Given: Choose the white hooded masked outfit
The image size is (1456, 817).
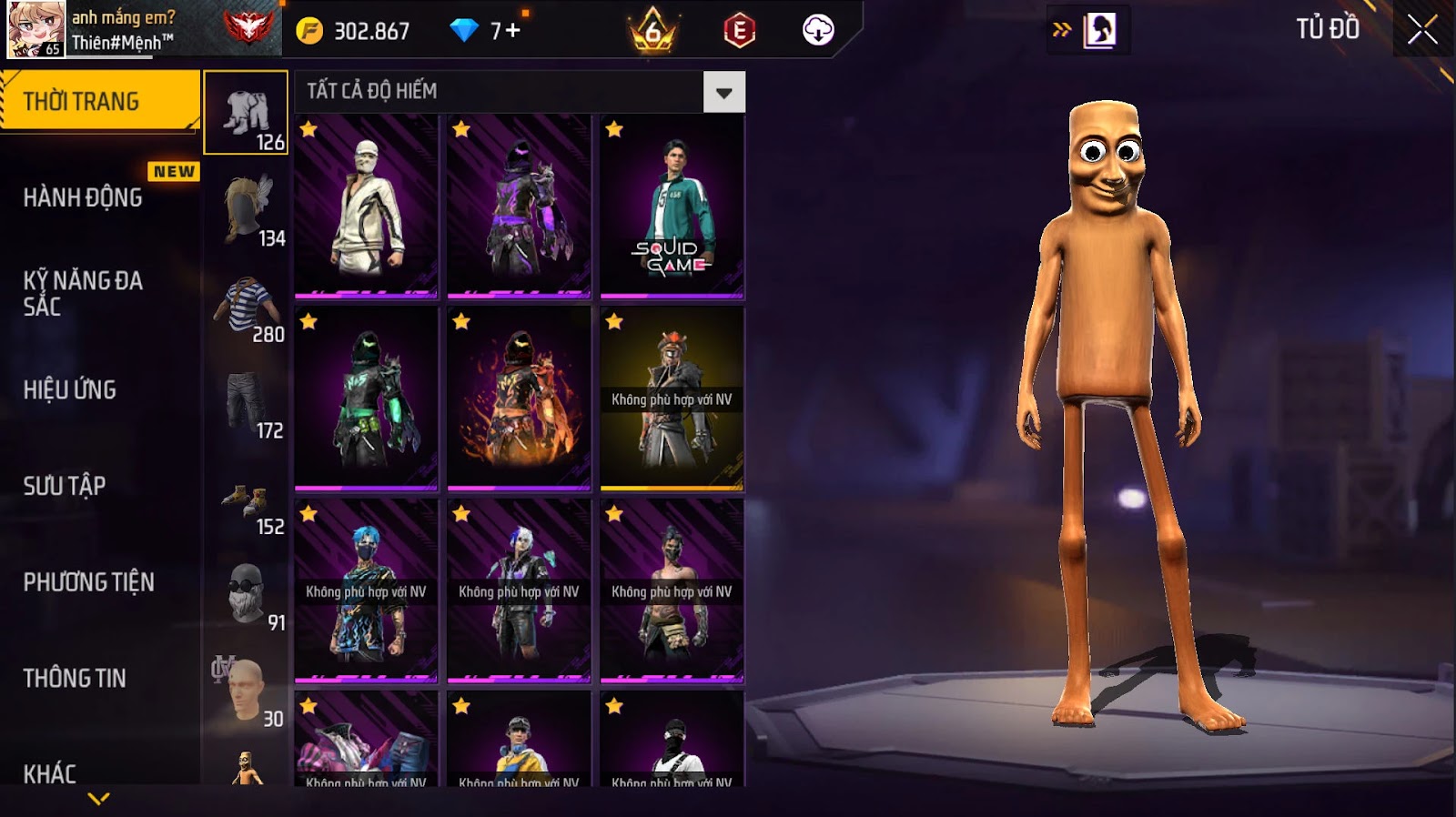Looking at the screenshot, I should click(366, 207).
